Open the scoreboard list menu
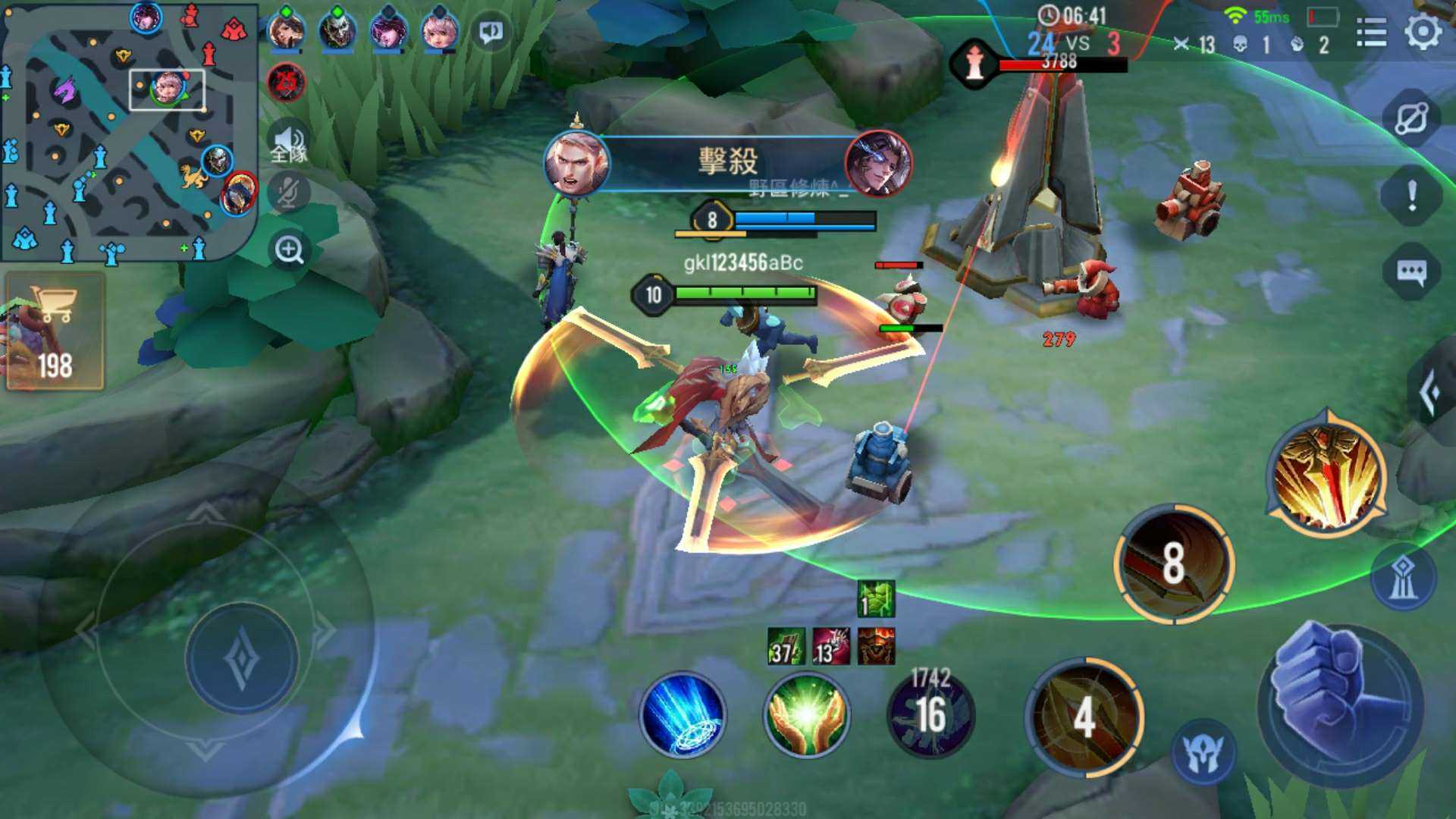Screen dimensions: 1456x819 1371,33
